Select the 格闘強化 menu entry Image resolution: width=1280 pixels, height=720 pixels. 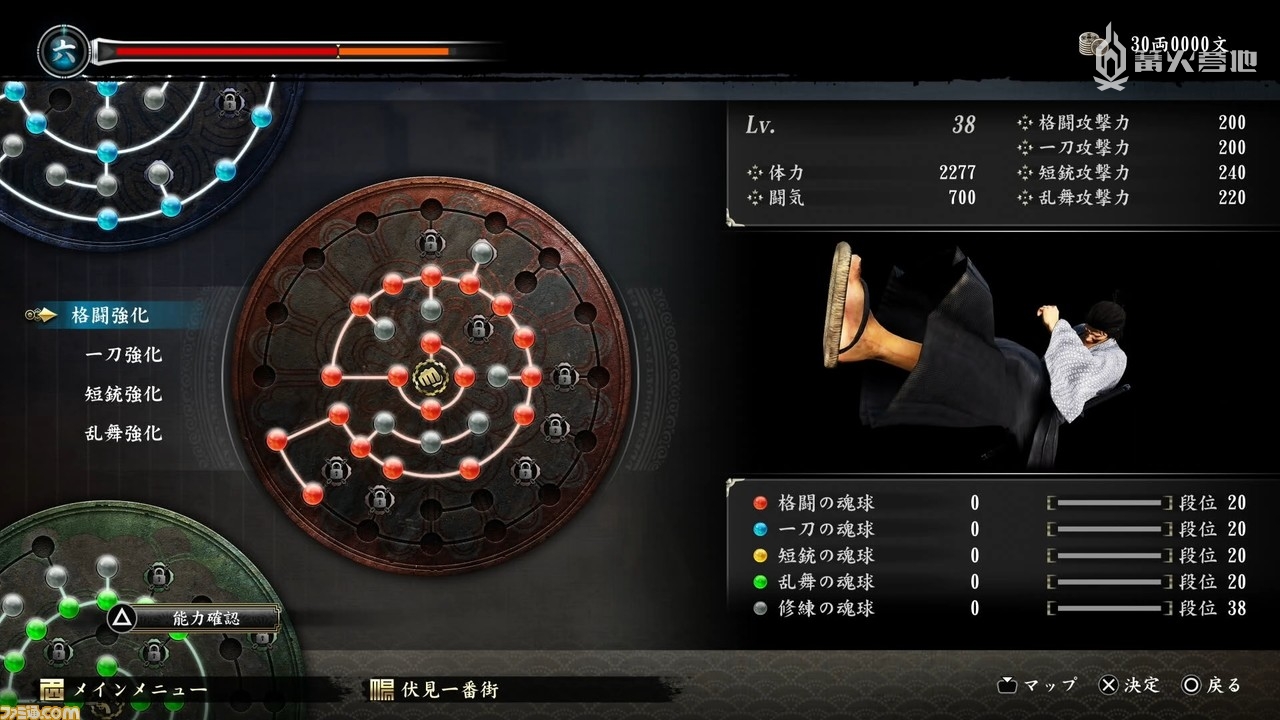pos(110,315)
